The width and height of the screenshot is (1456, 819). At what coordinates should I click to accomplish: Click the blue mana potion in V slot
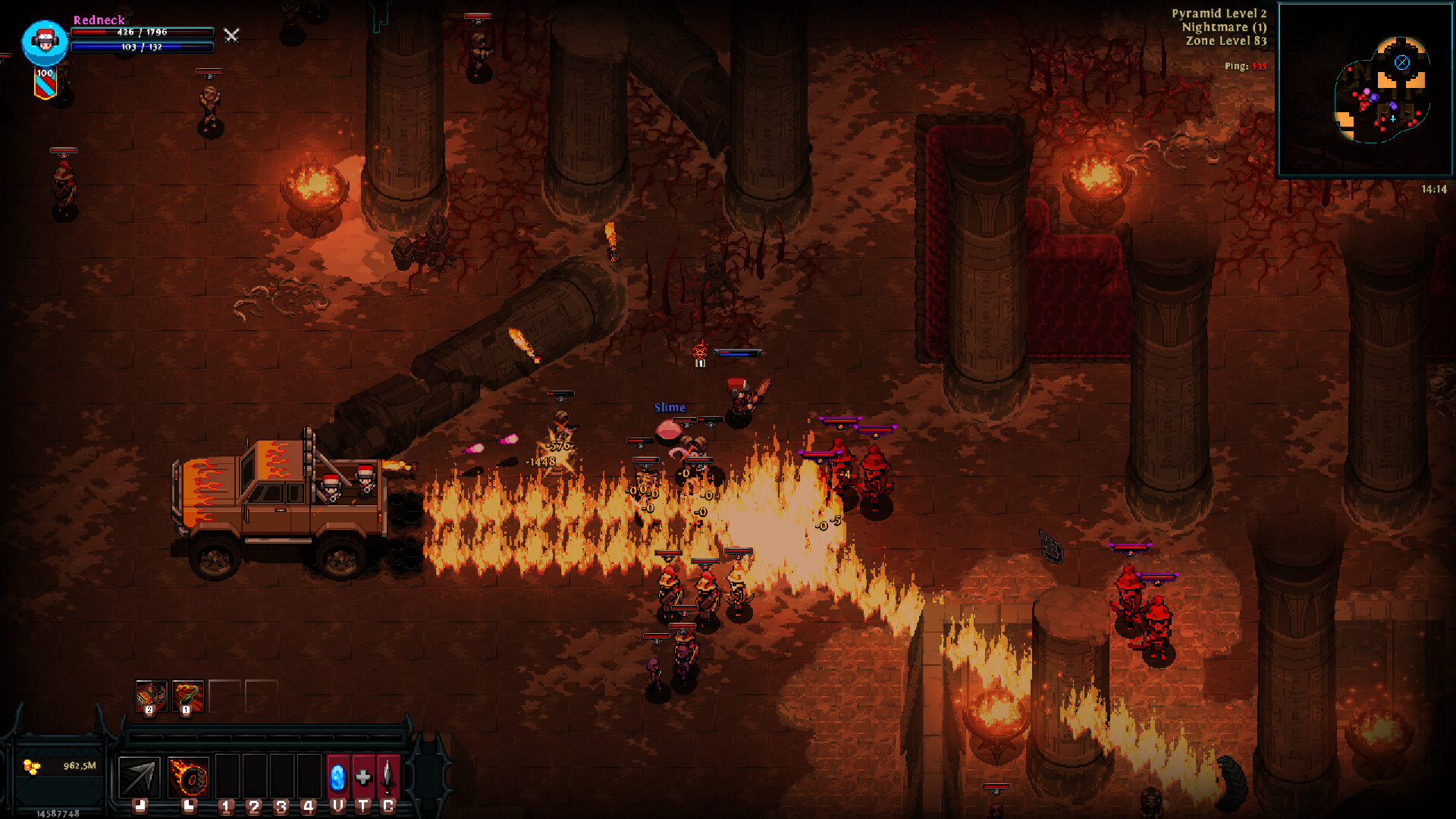(337, 777)
